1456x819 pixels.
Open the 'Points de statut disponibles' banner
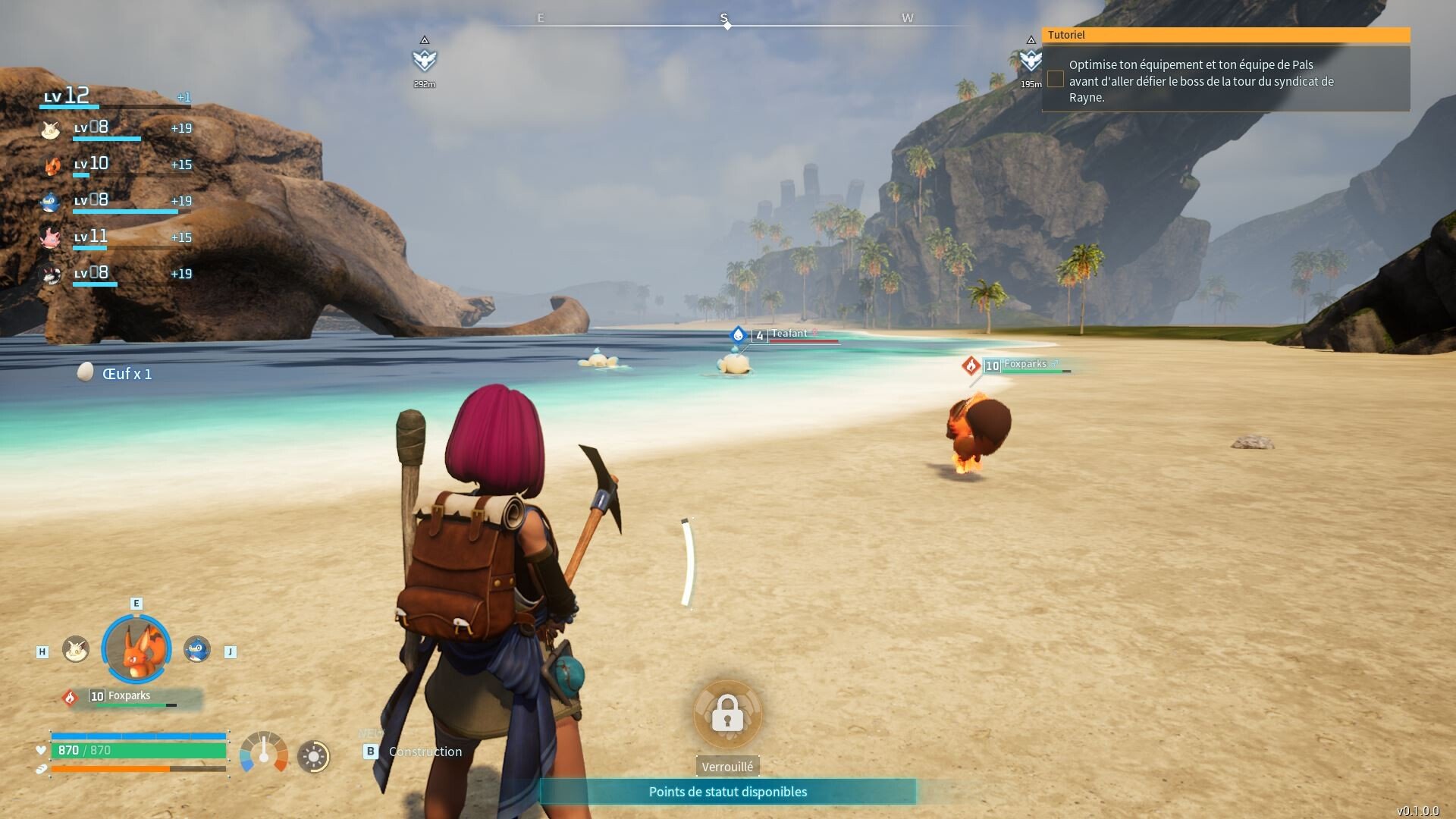tap(727, 792)
